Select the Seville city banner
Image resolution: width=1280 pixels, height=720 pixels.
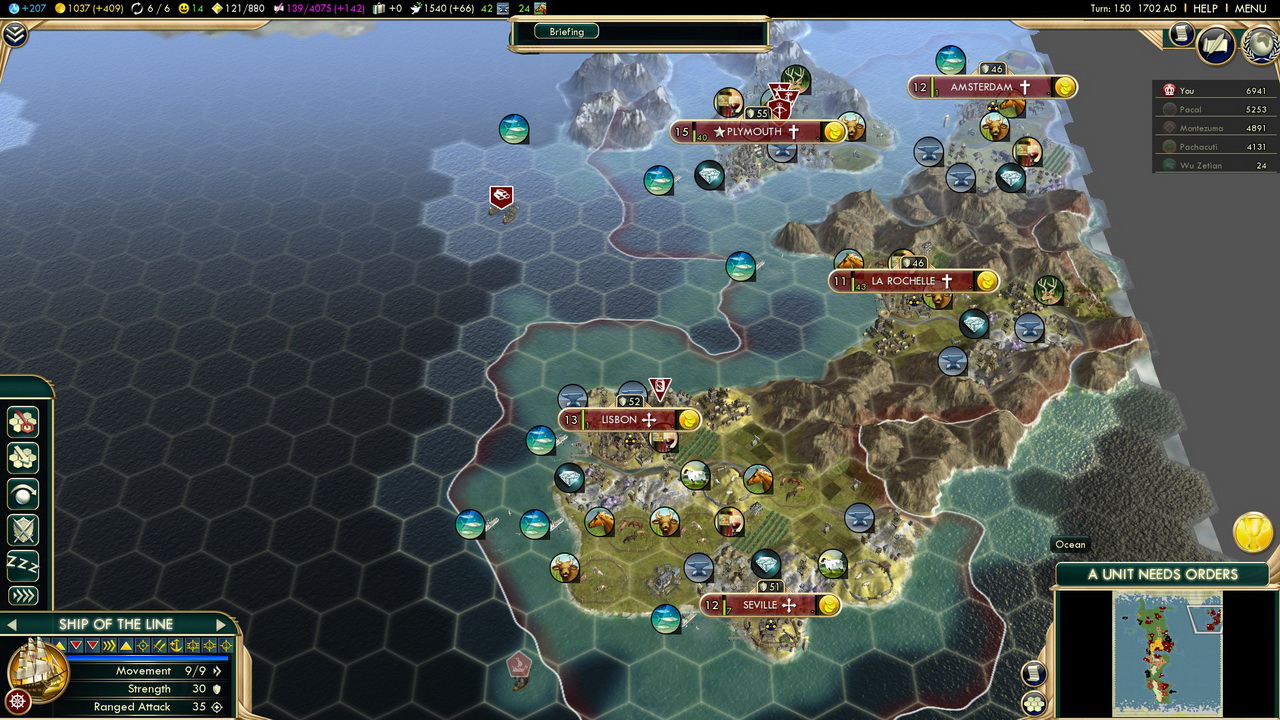click(760, 605)
